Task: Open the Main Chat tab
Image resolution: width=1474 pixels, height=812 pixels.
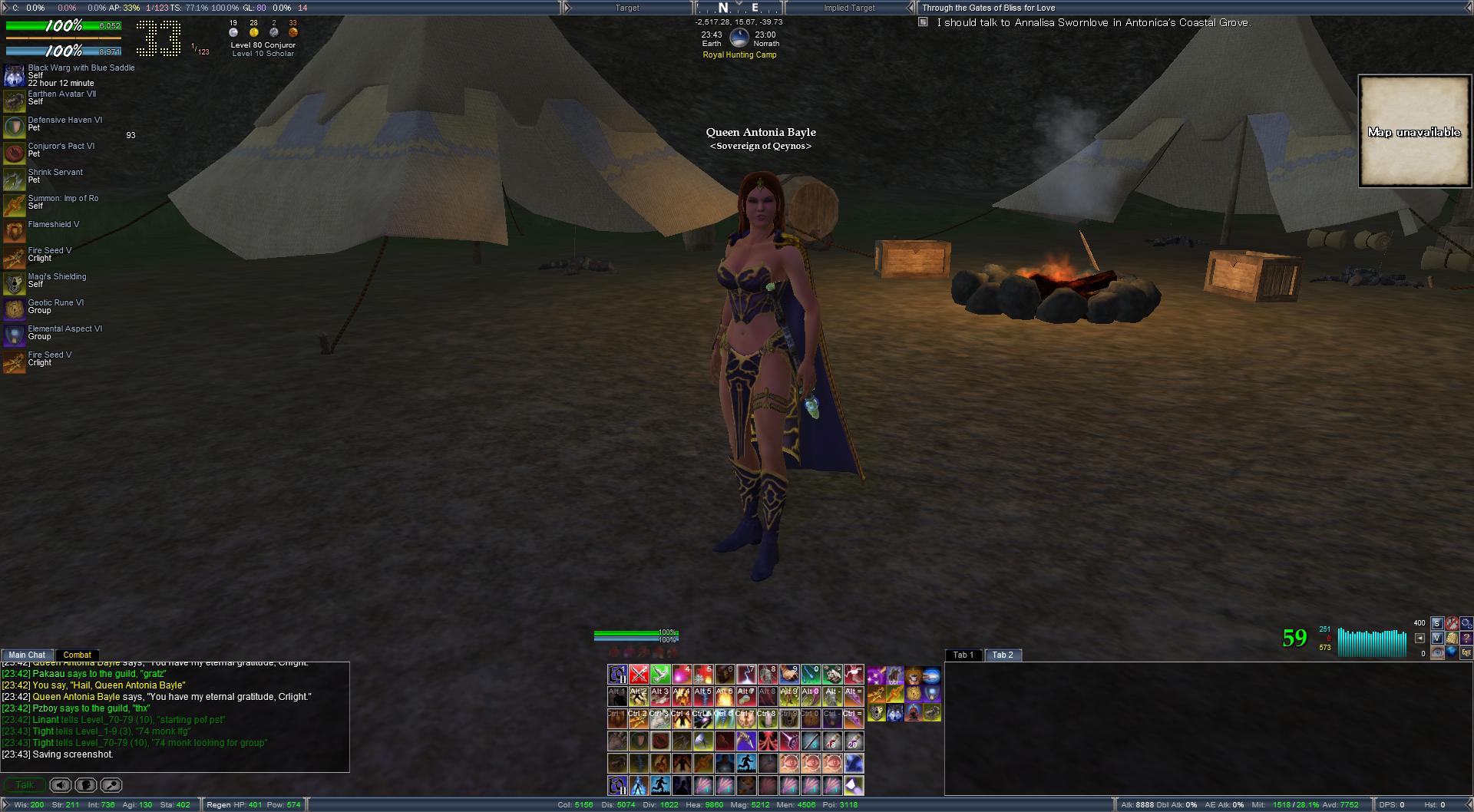Action: pyautogui.click(x=27, y=655)
